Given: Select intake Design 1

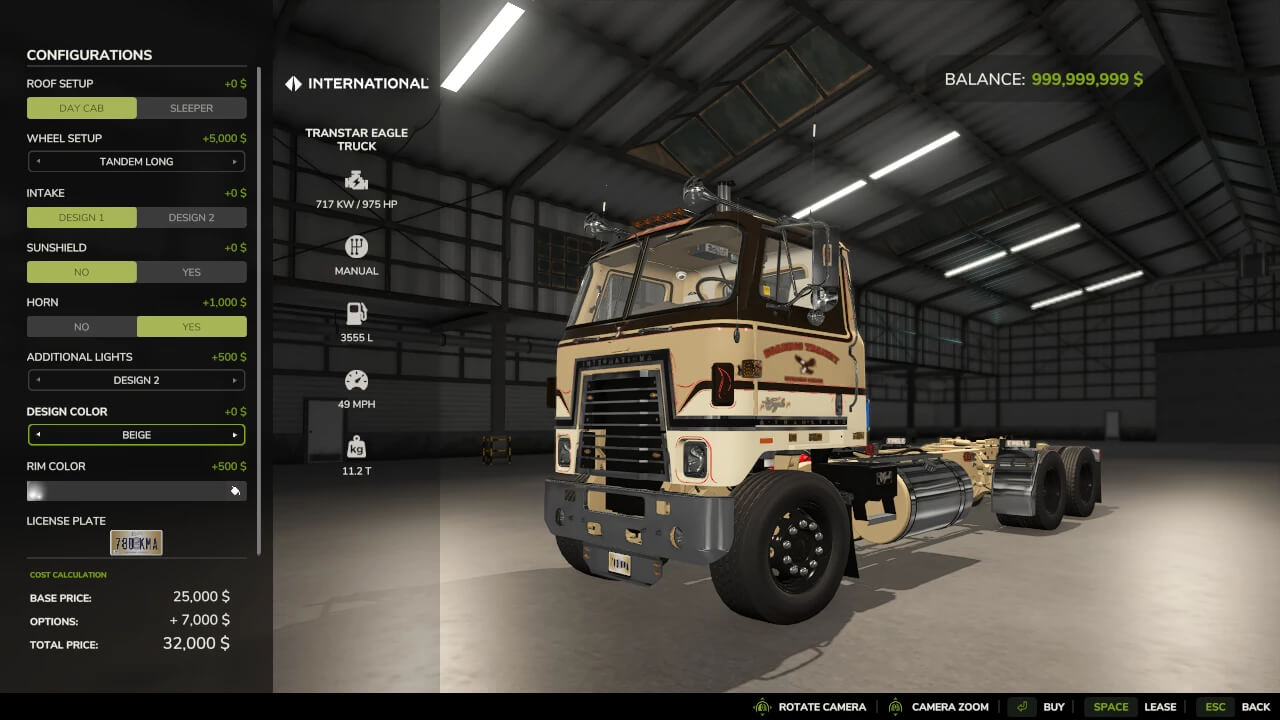Looking at the screenshot, I should pyautogui.click(x=82, y=217).
